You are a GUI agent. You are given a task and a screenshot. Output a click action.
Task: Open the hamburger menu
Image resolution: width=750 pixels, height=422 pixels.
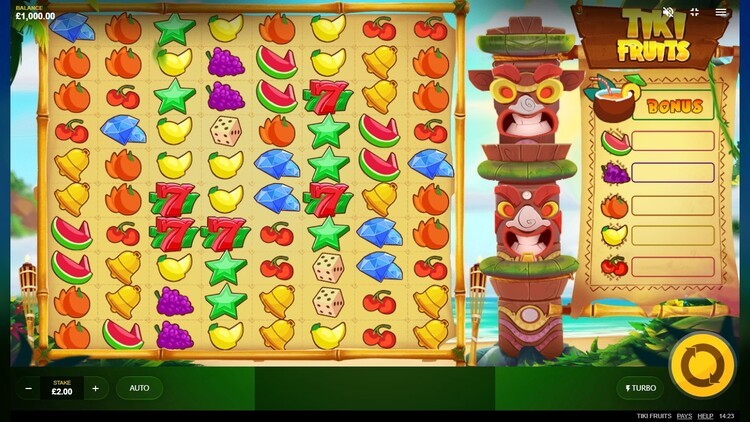[721, 12]
